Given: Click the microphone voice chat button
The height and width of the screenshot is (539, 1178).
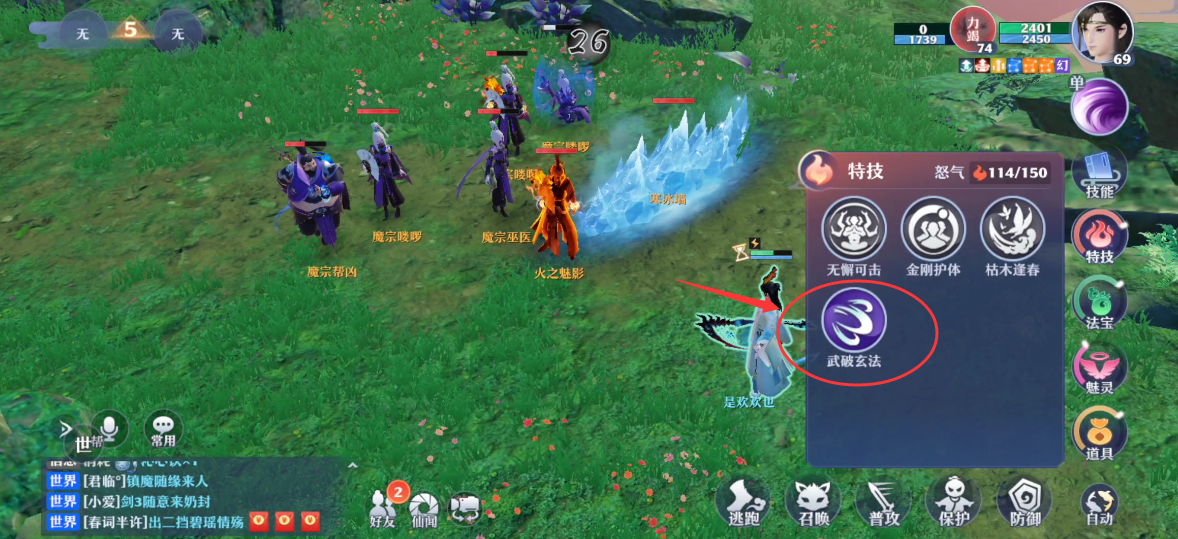Looking at the screenshot, I should [x=110, y=428].
